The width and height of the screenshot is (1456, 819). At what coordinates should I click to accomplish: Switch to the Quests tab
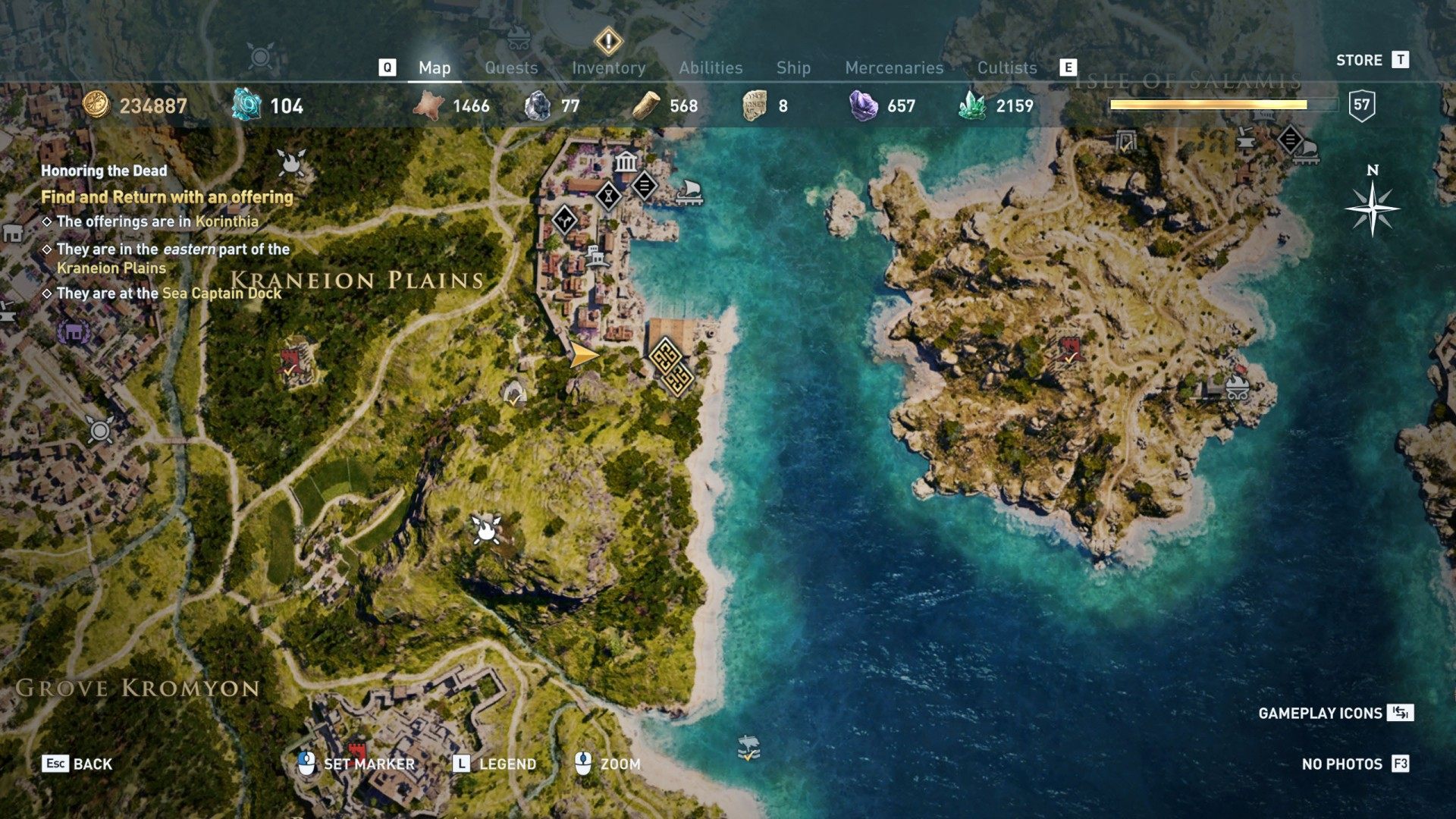pyautogui.click(x=511, y=68)
